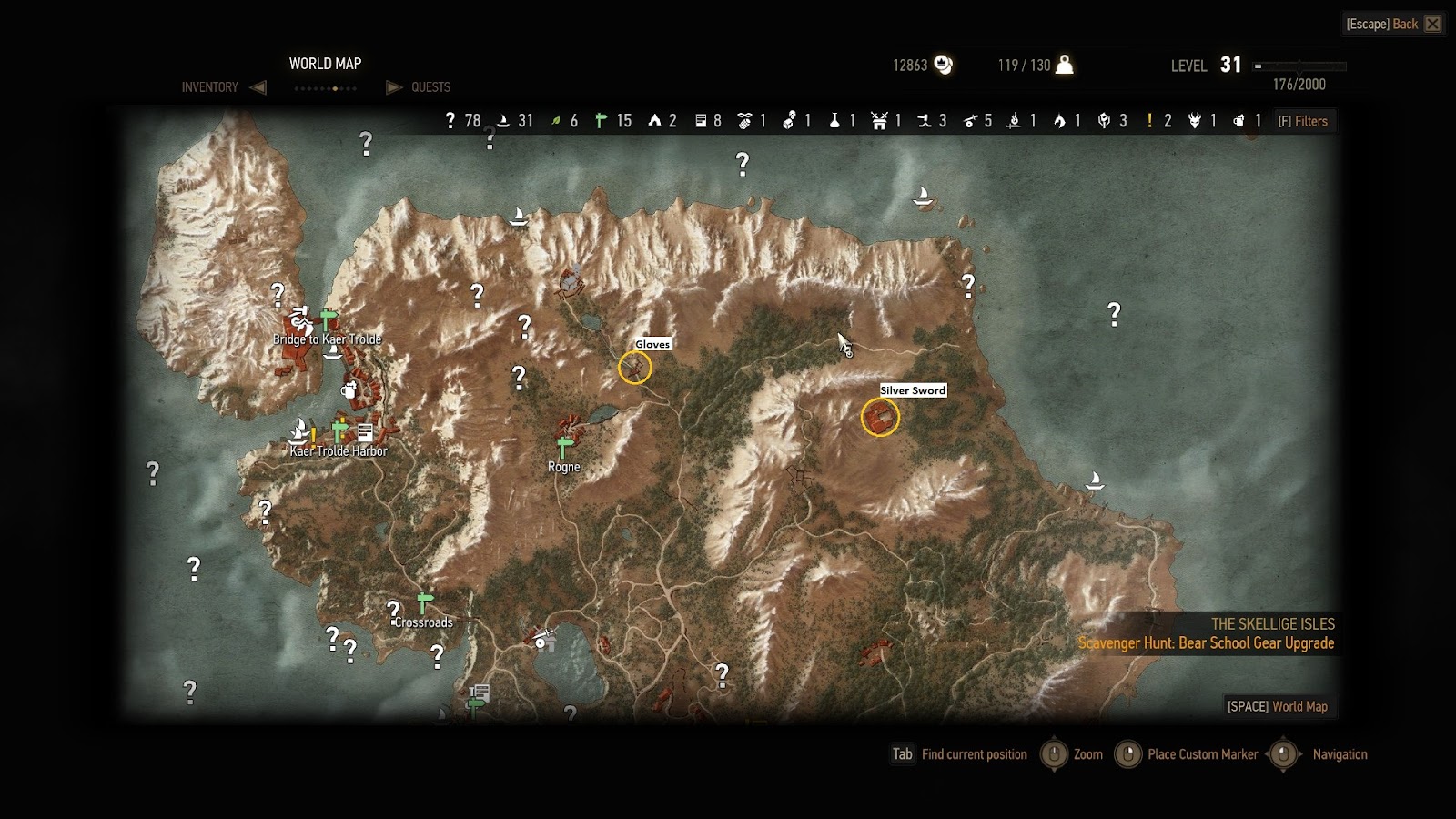Select the Kaer Trolde Harbor notice board icon
The width and height of the screenshot is (1456, 819).
click(365, 431)
